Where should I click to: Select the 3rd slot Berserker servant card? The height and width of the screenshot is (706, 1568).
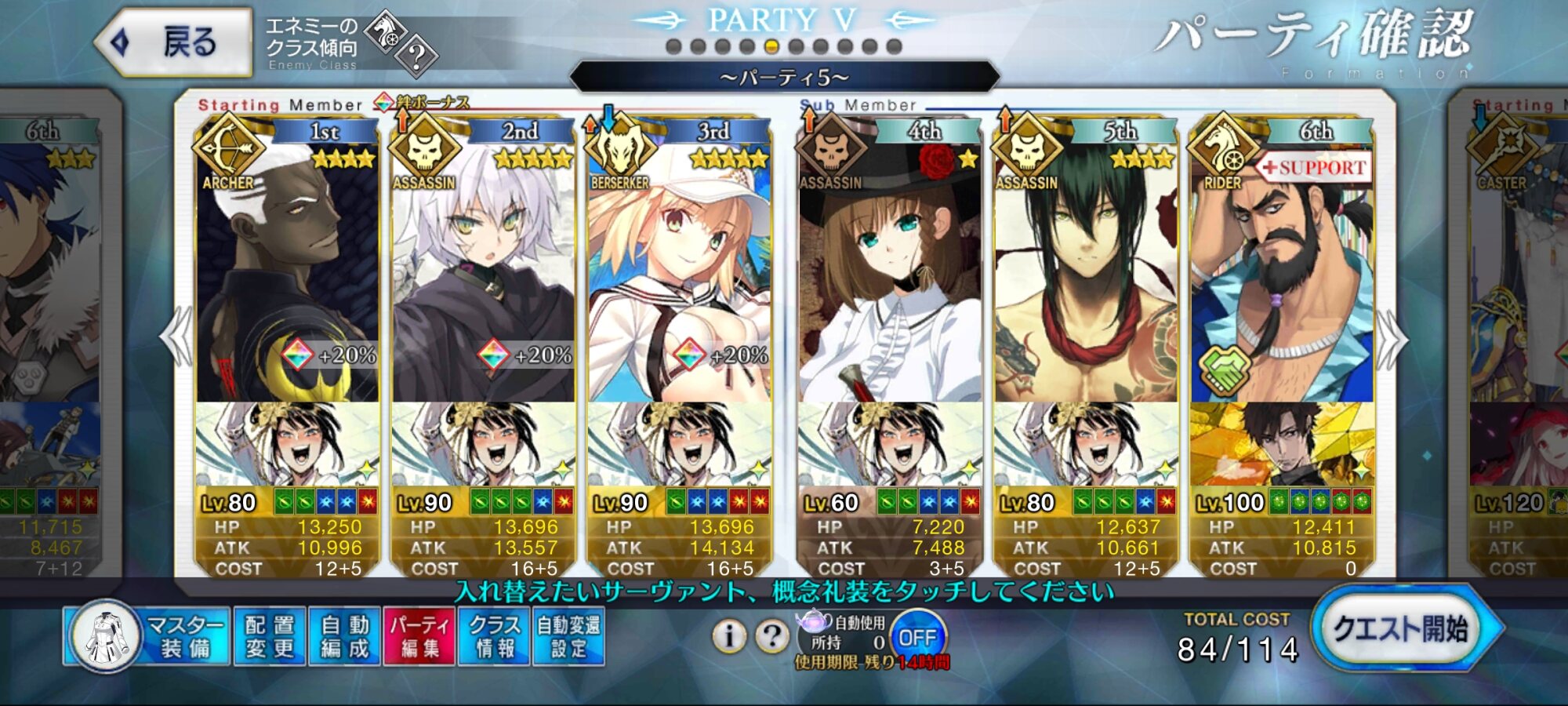679,275
